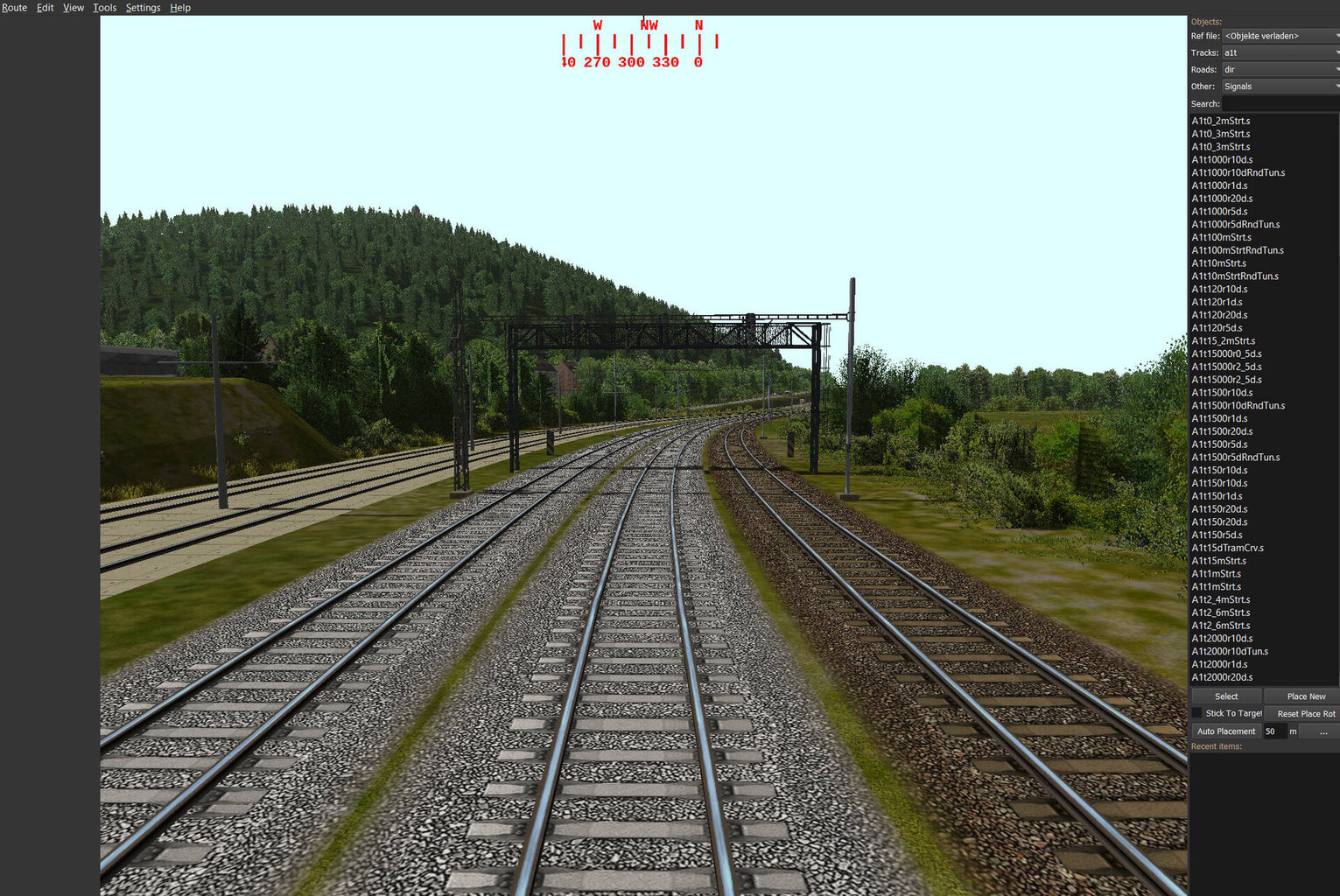Viewport: 1340px width, 896px height.
Task: Open the Route menu
Action: point(14,8)
